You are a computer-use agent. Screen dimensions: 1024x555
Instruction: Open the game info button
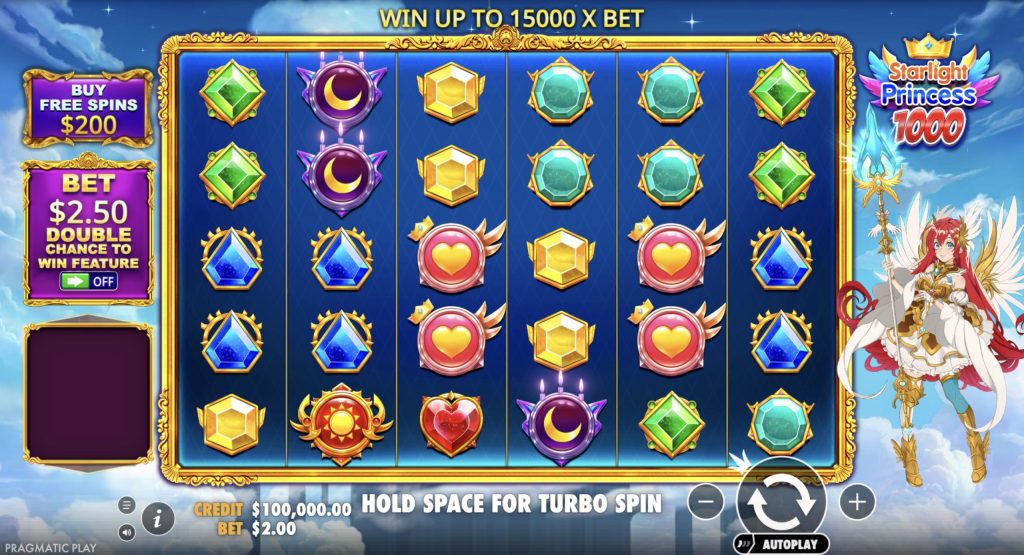click(156, 517)
